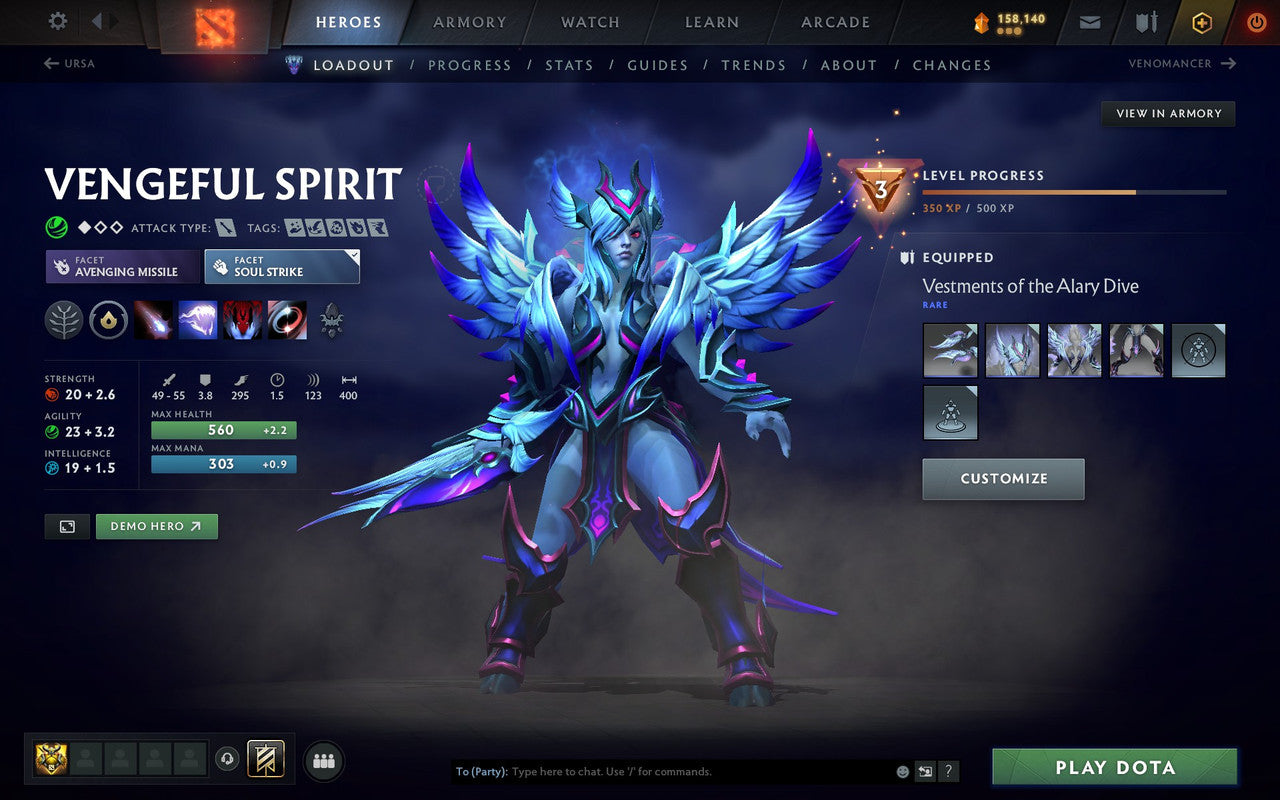Image resolution: width=1280 pixels, height=800 pixels.
Task: Expand the Soul Strike facet dropdown arrow
Action: coord(352,256)
